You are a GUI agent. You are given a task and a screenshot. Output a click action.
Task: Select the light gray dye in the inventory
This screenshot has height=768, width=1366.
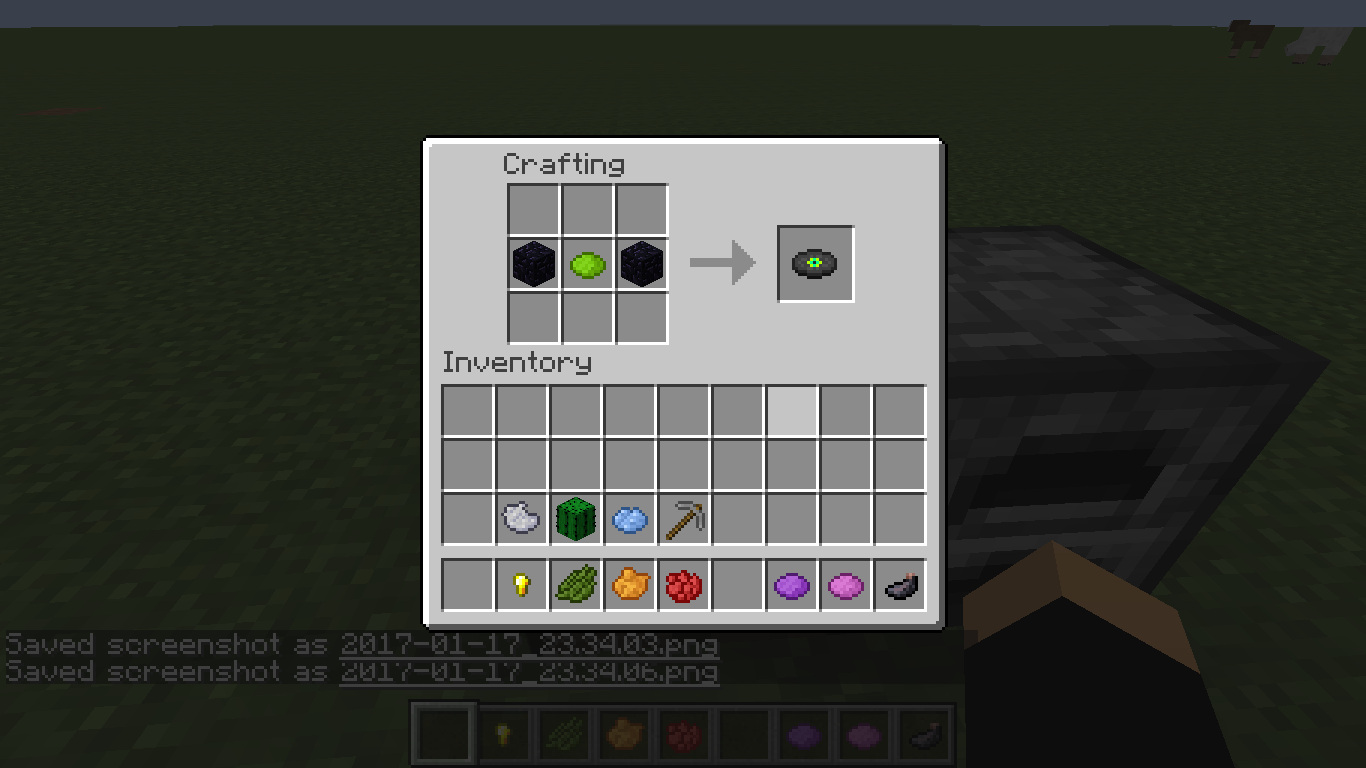(x=521, y=518)
